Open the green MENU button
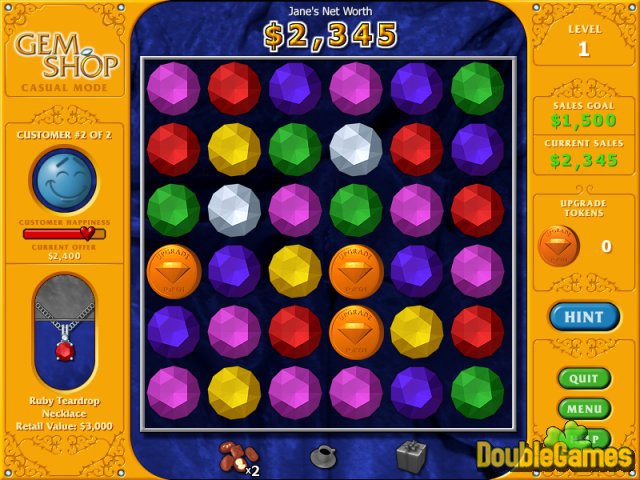 click(583, 408)
